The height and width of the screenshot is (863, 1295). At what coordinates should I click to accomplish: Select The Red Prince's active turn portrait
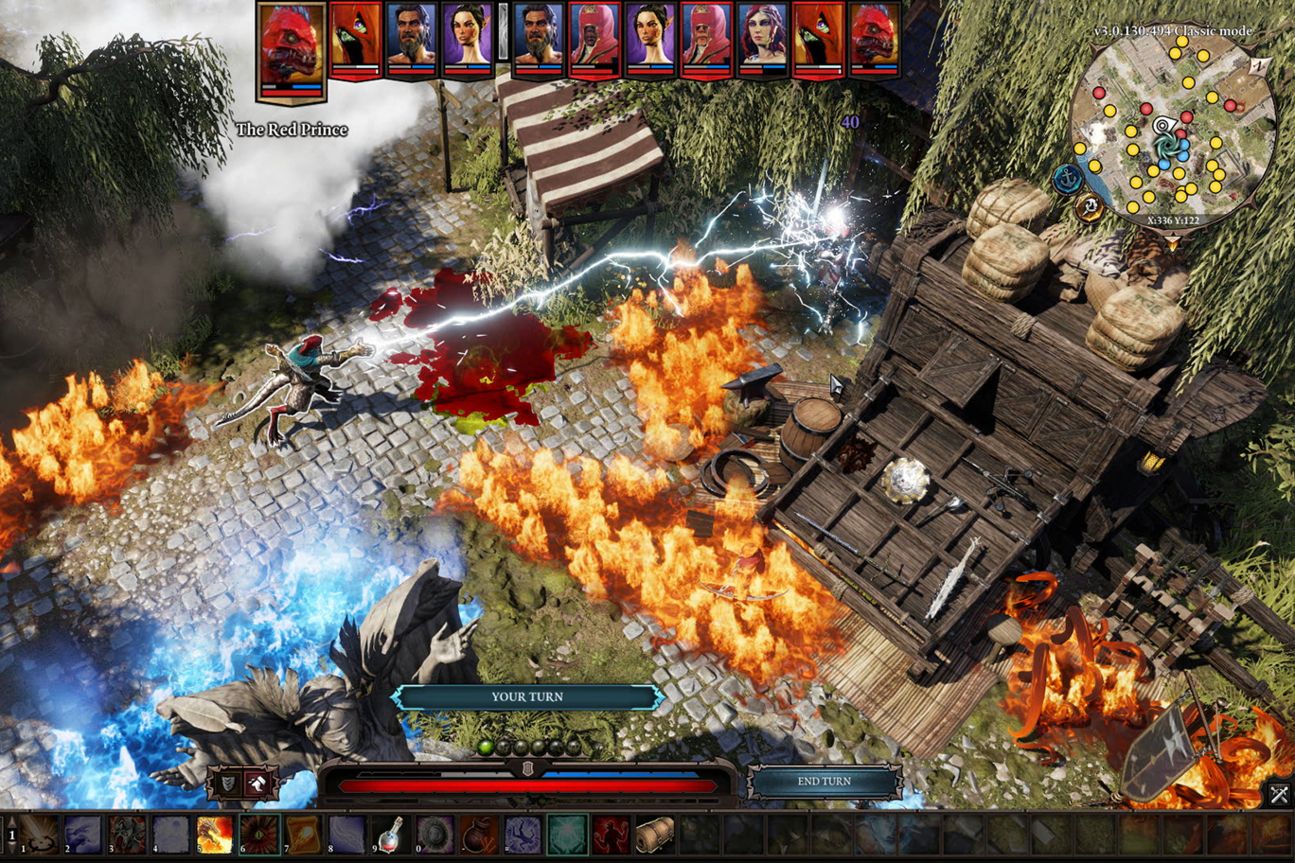[291, 52]
